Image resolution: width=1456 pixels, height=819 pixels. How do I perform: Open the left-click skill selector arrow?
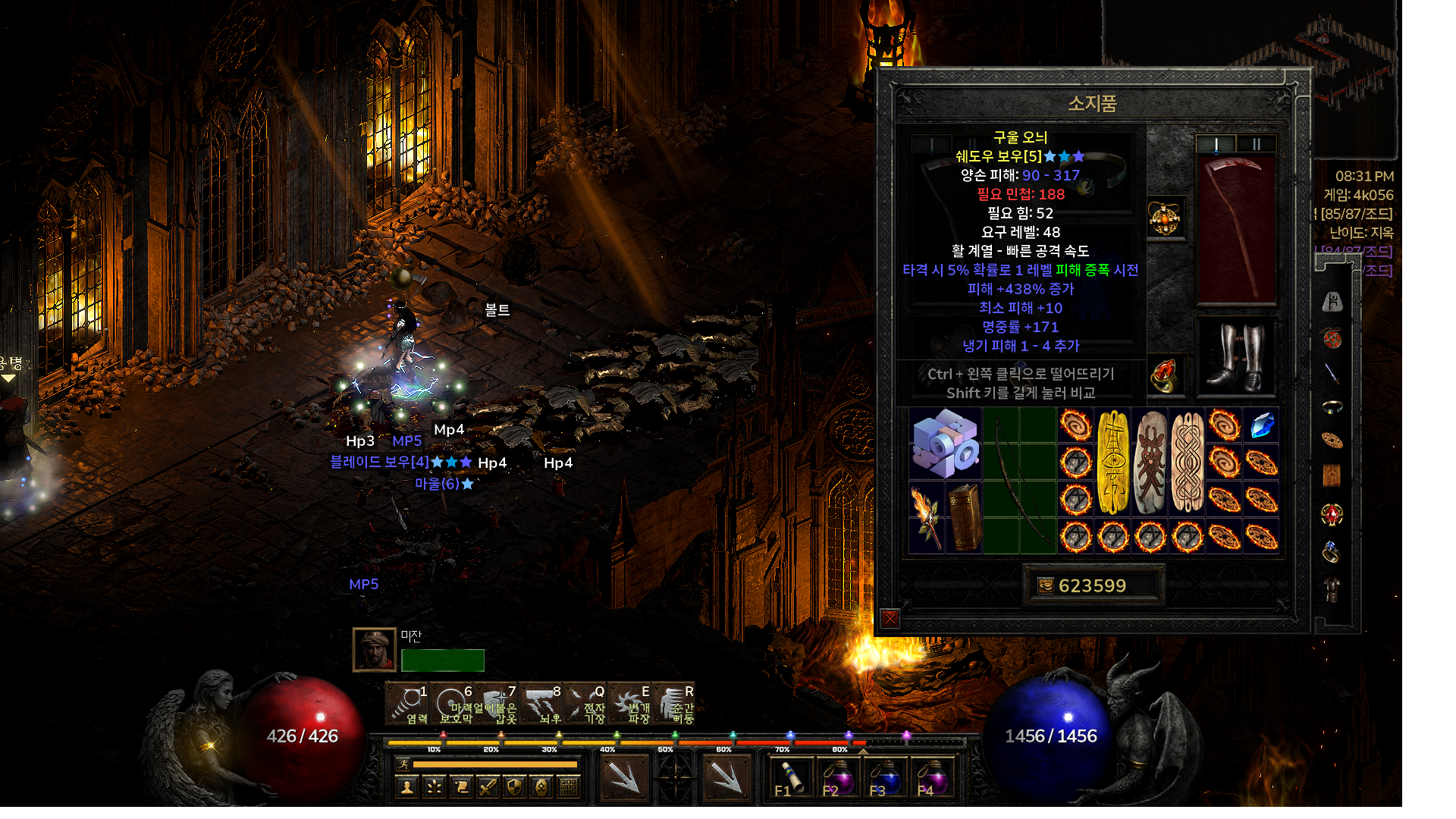pos(624,777)
